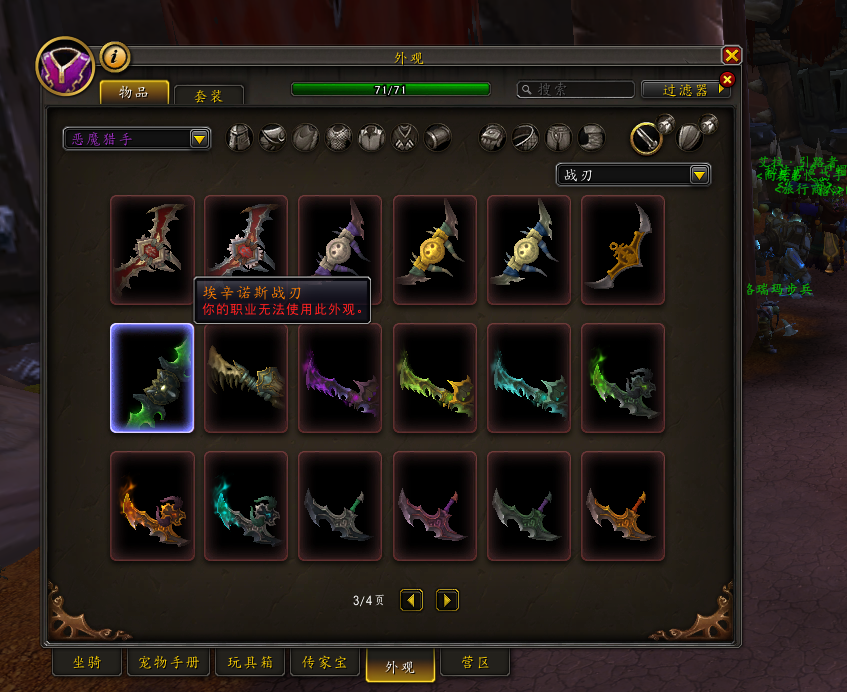Open the 恶魔猎手 class dropdown

tap(137, 139)
